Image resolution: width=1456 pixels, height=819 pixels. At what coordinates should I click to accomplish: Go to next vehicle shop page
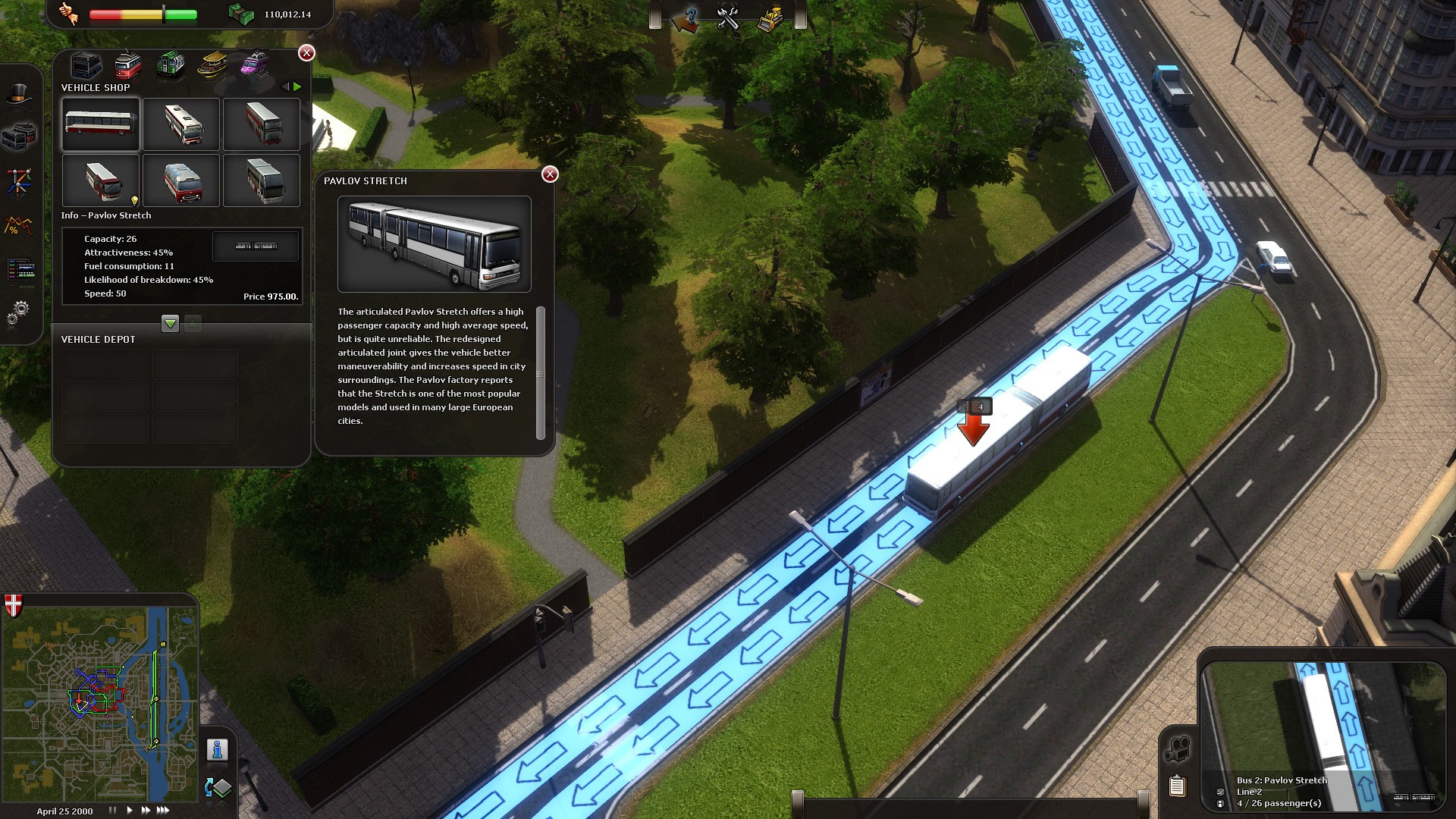coord(297,87)
